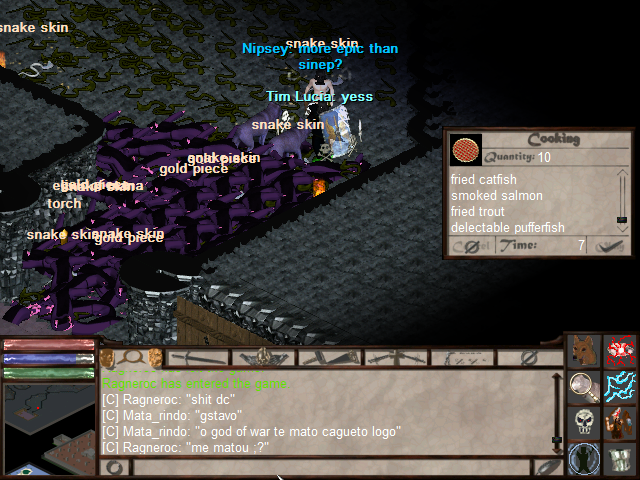The width and height of the screenshot is (640, 480).
Task: Activate the blue lightning spell icon
Action: (620, 385)
